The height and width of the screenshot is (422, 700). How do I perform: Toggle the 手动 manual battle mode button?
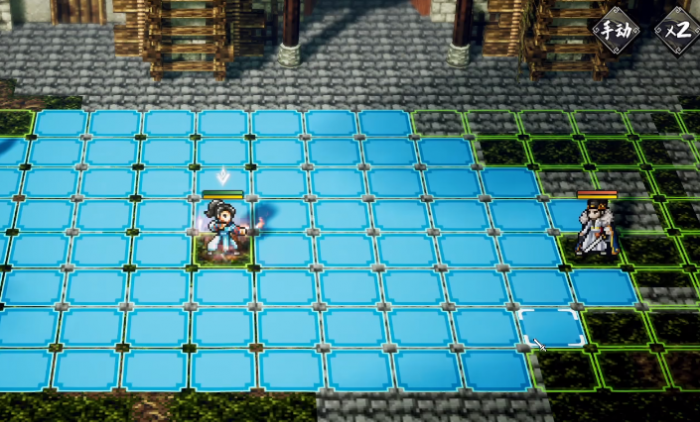[x=616, y=29]
